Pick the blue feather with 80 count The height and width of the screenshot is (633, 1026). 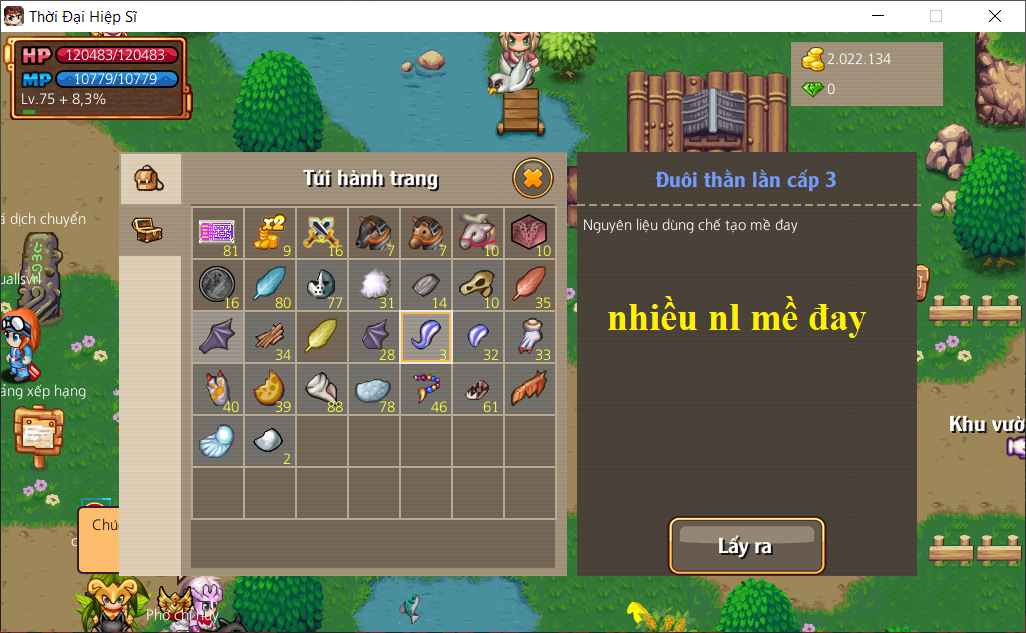[270, 285]
